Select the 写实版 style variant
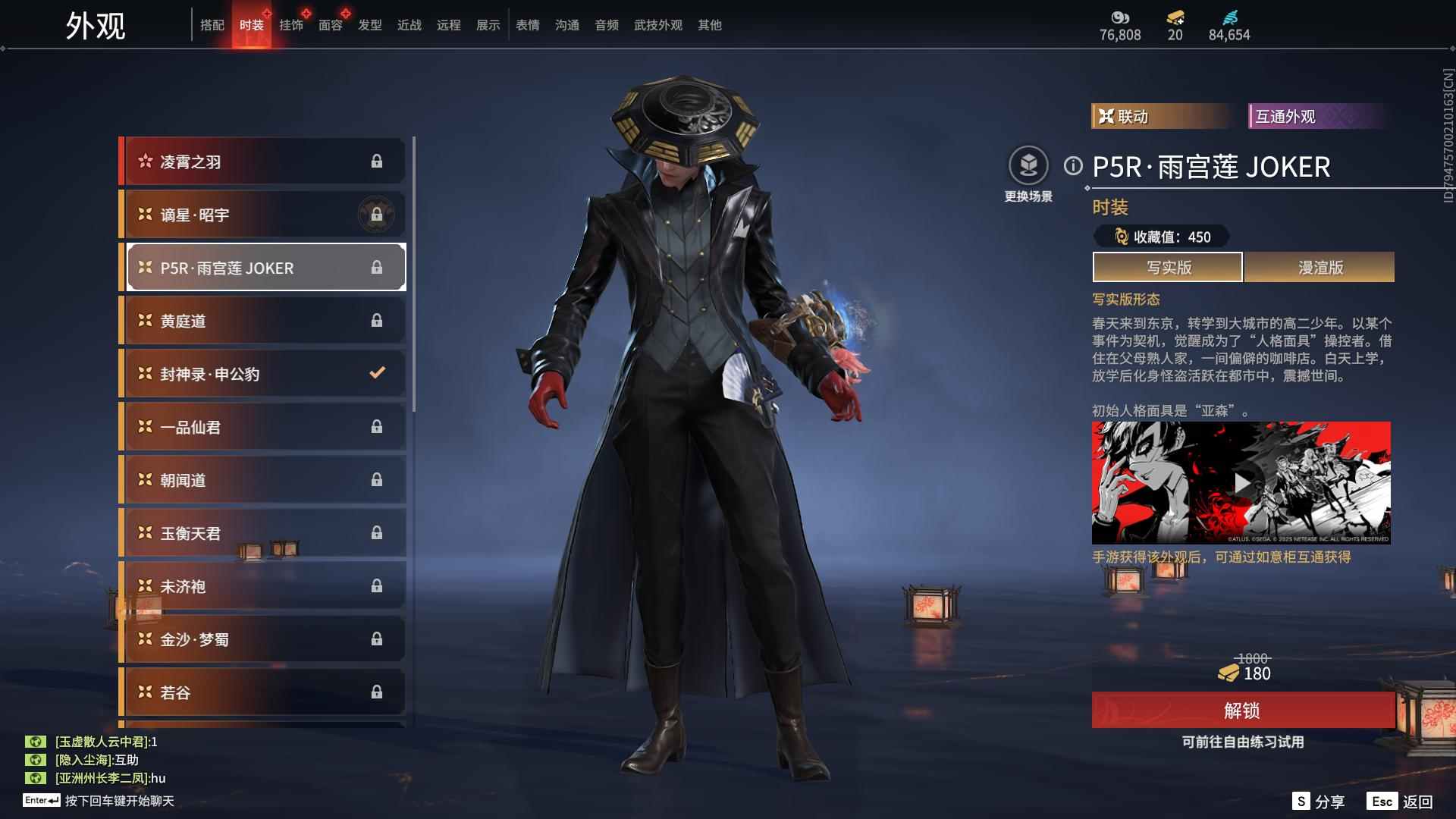Viewport: 1456px width, 819px height. 1168,268
